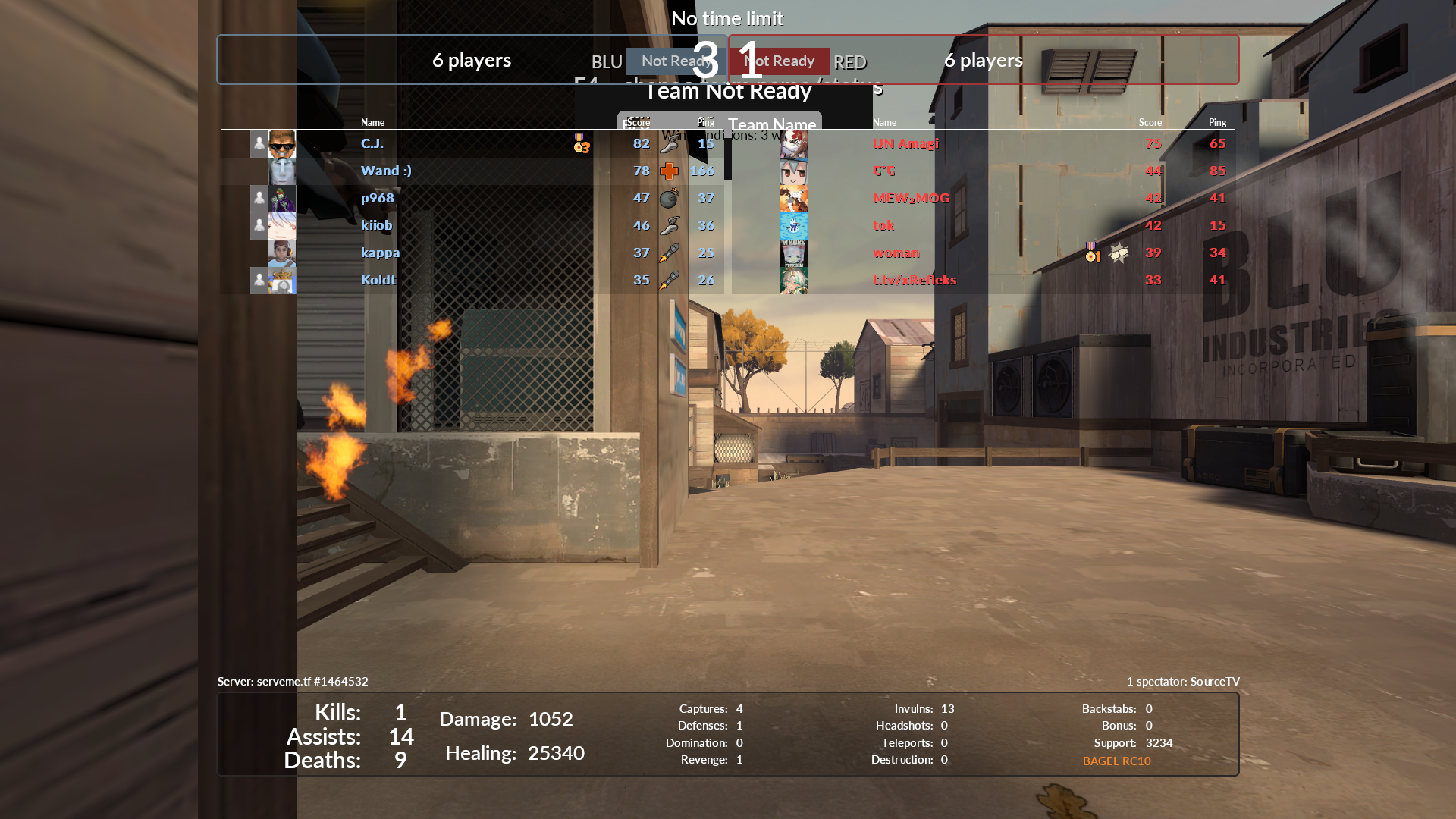Select Koldt's row on the scoreboard
1456x819 pixels.
(x=378, y=281)
